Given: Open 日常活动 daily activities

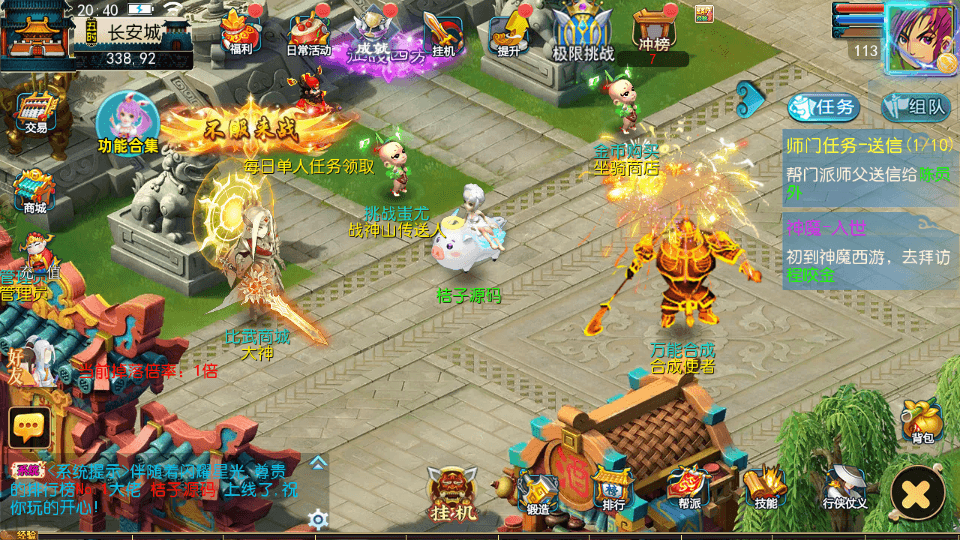Looking at the screenshot, I should point(309,32).
